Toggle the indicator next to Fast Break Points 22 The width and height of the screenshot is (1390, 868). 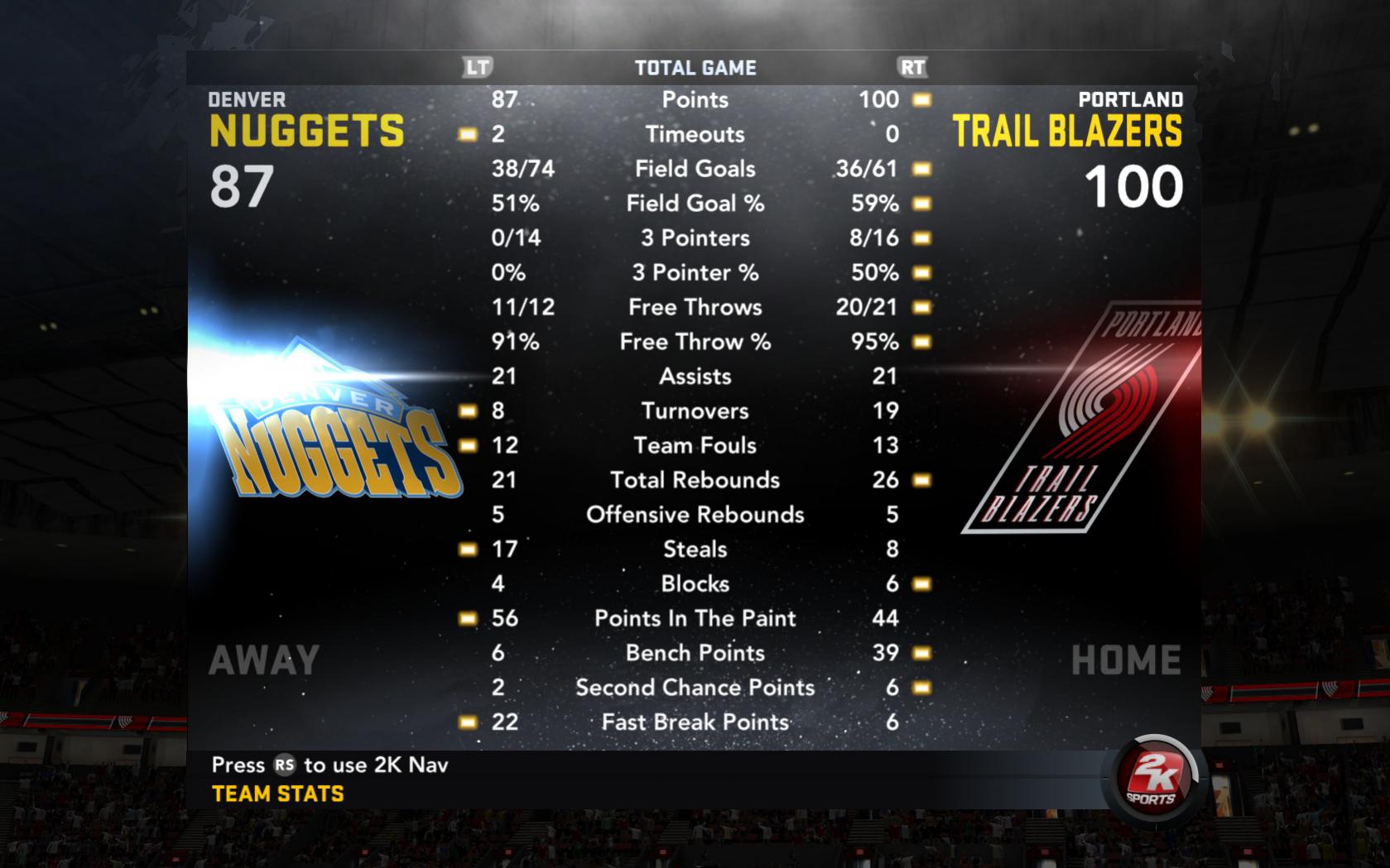[x=468, y=722]
